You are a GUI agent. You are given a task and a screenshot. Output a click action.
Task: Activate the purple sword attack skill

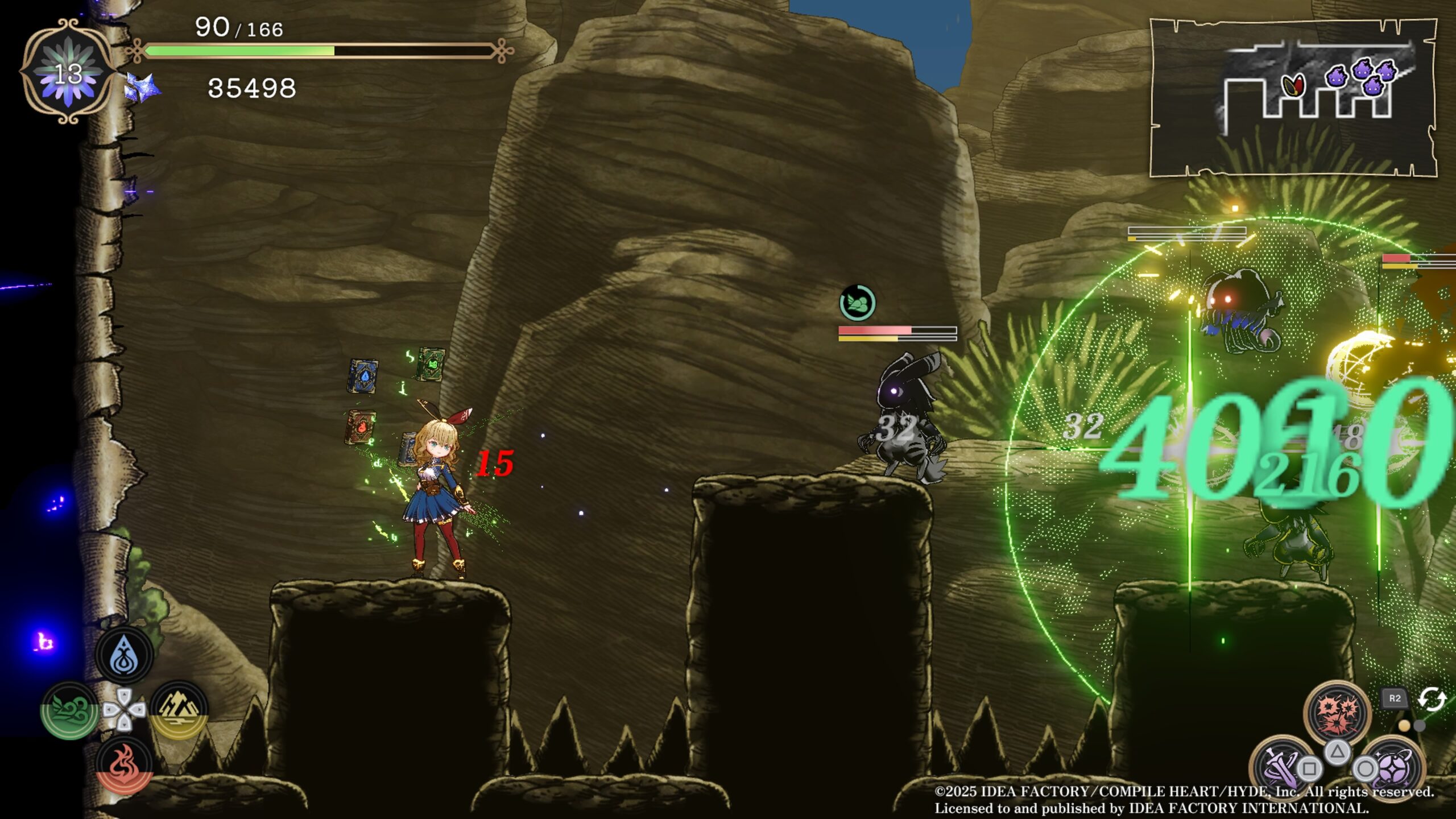1280,766
